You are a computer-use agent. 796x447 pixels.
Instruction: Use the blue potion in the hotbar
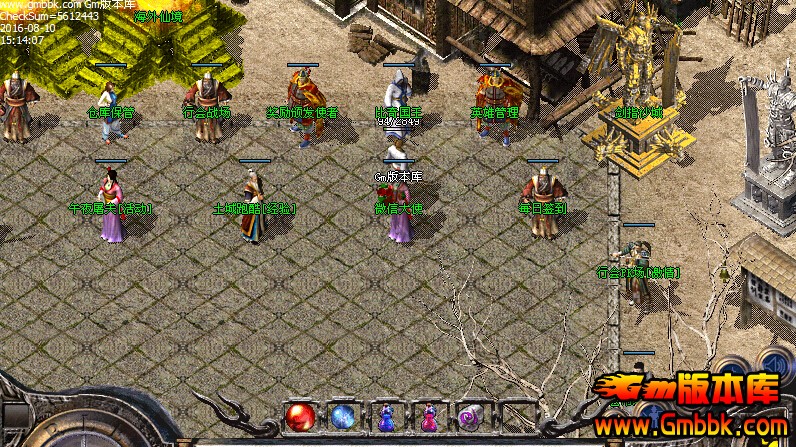click(x=386, y=417)
